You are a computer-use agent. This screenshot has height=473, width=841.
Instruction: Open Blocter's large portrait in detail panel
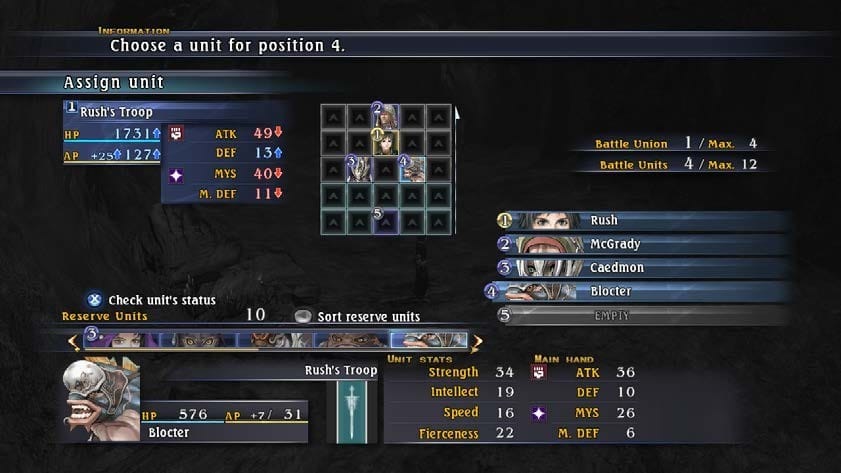(x=102, y=398)
